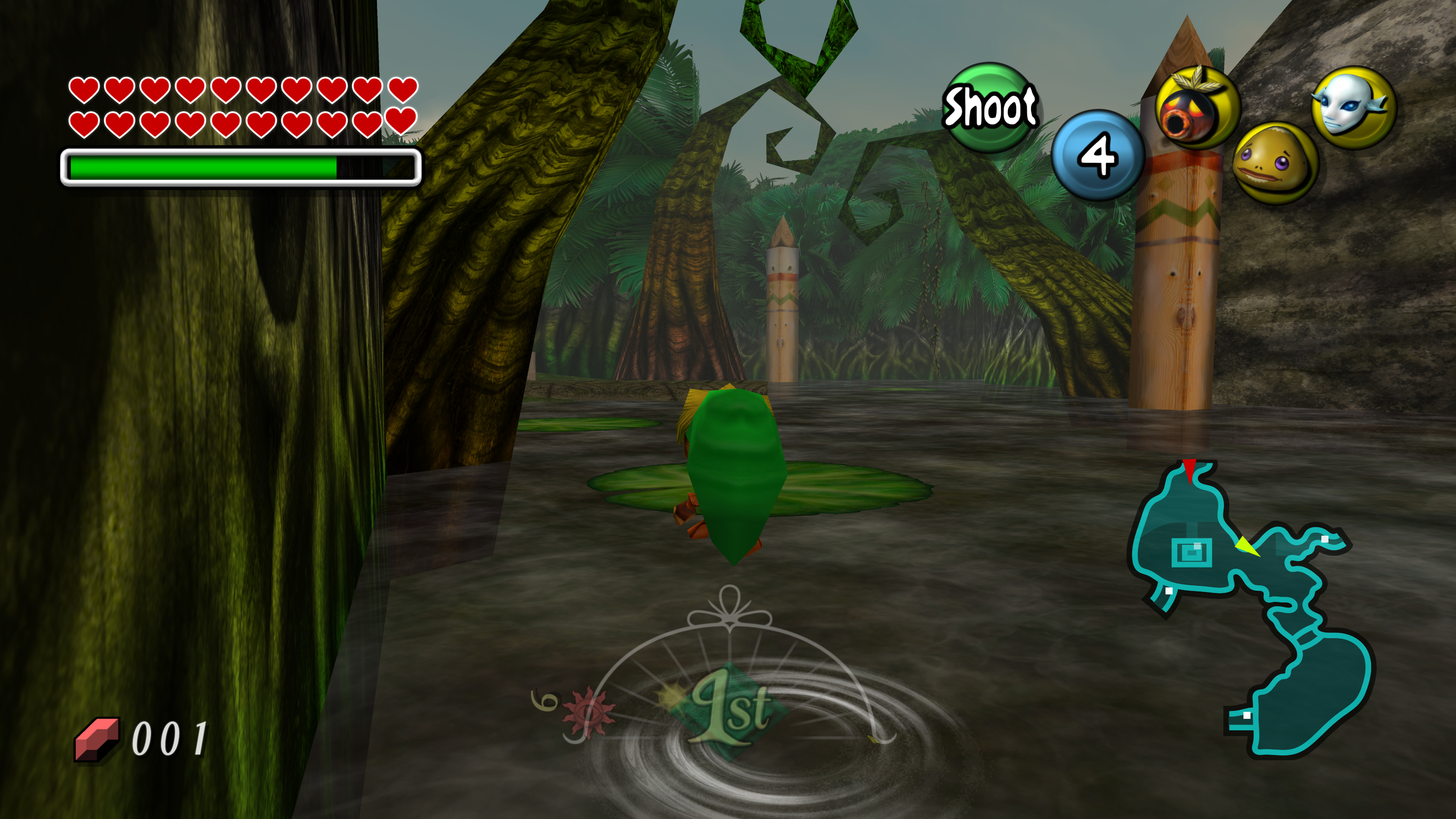Click the blue button showing number 4
This screenshot has height=819, width=1456.
point(1097,155)
